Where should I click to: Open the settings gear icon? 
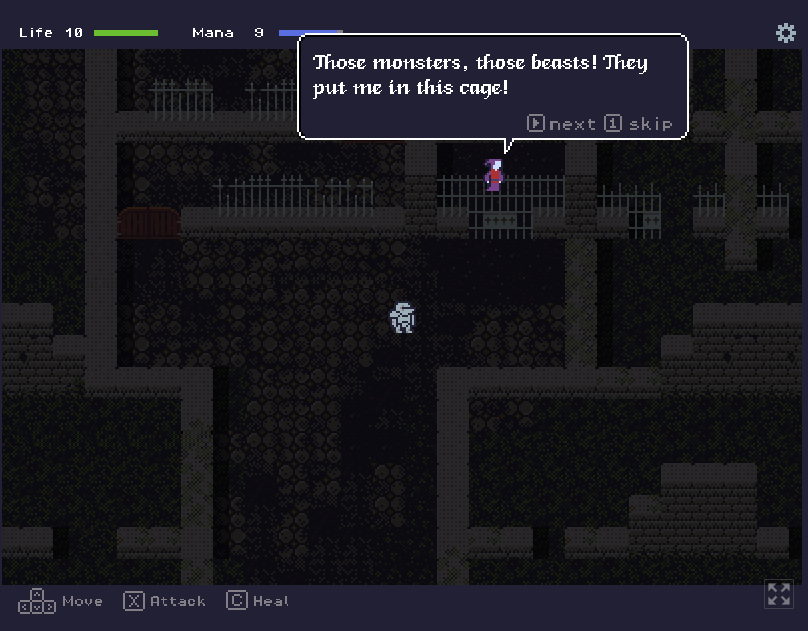pyautogui.click(x=786, y=32)
